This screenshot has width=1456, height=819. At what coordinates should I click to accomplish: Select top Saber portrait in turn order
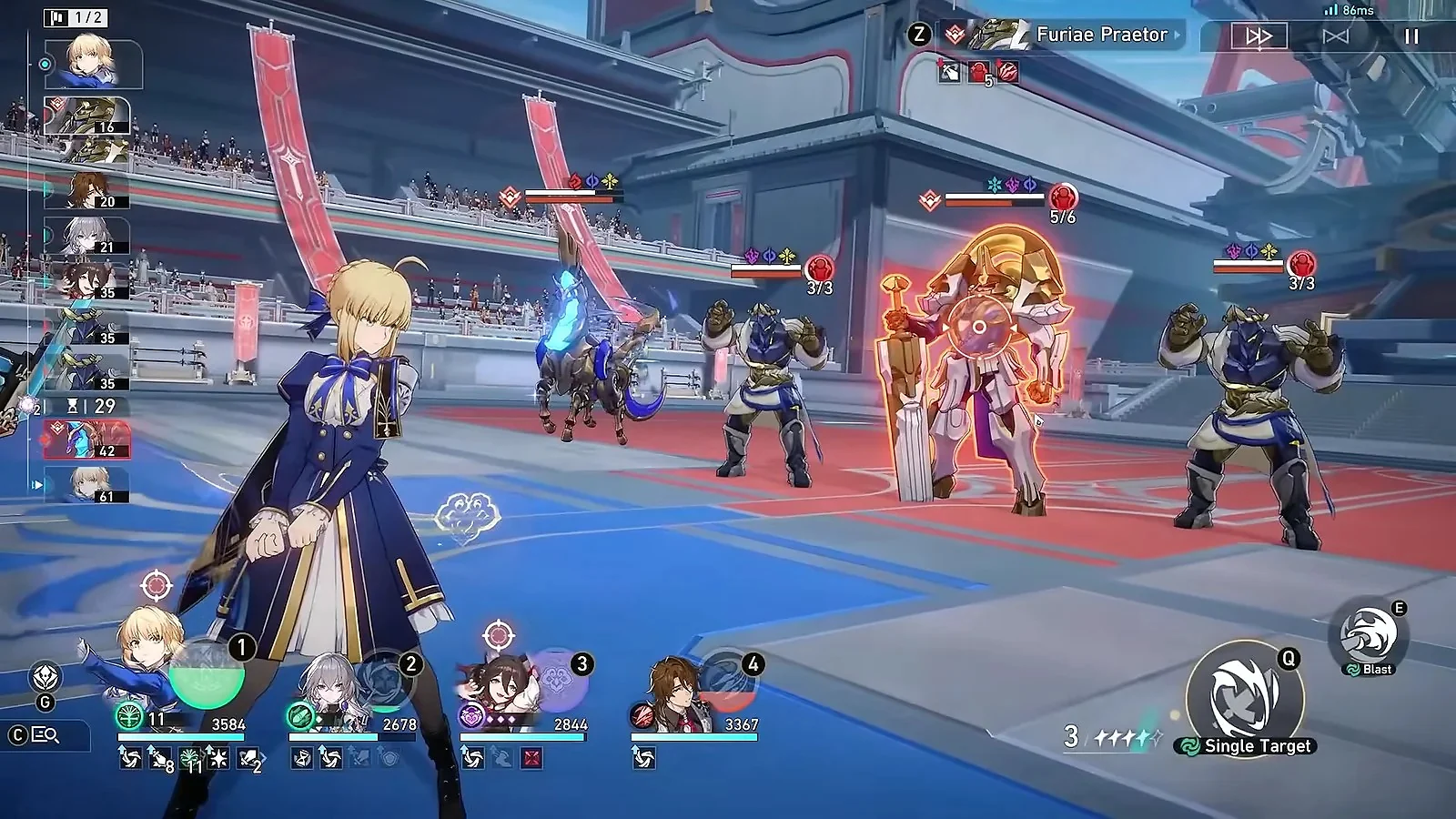click(93, 63)
